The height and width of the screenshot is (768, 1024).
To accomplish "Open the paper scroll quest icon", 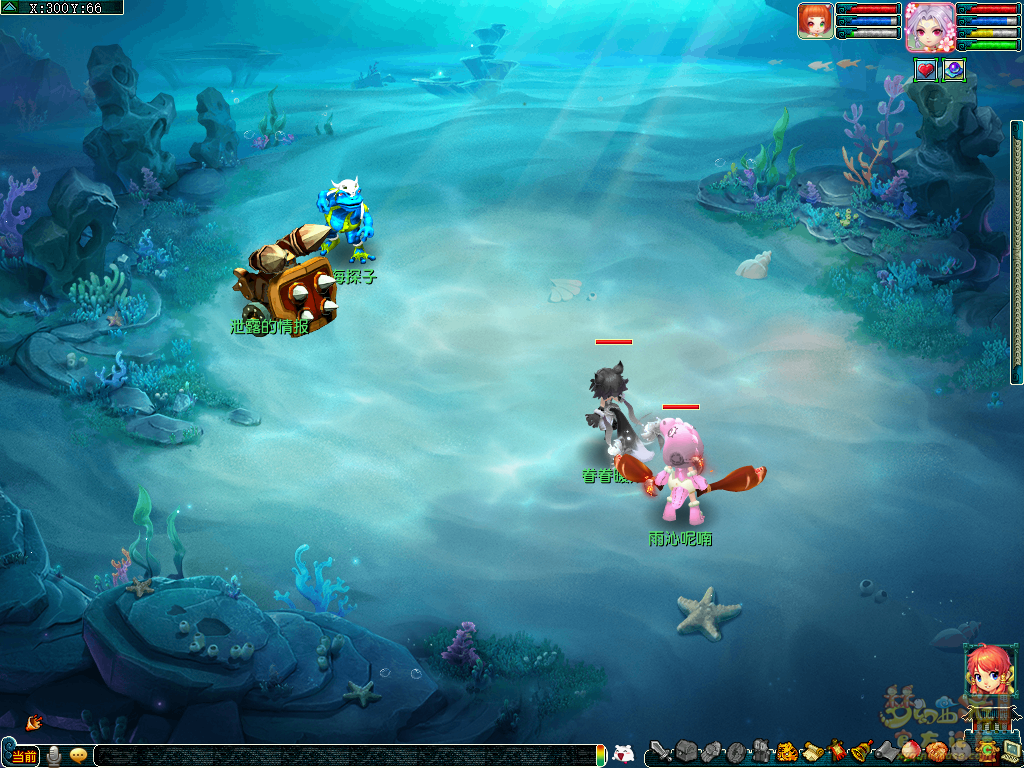I will [812, 751].
